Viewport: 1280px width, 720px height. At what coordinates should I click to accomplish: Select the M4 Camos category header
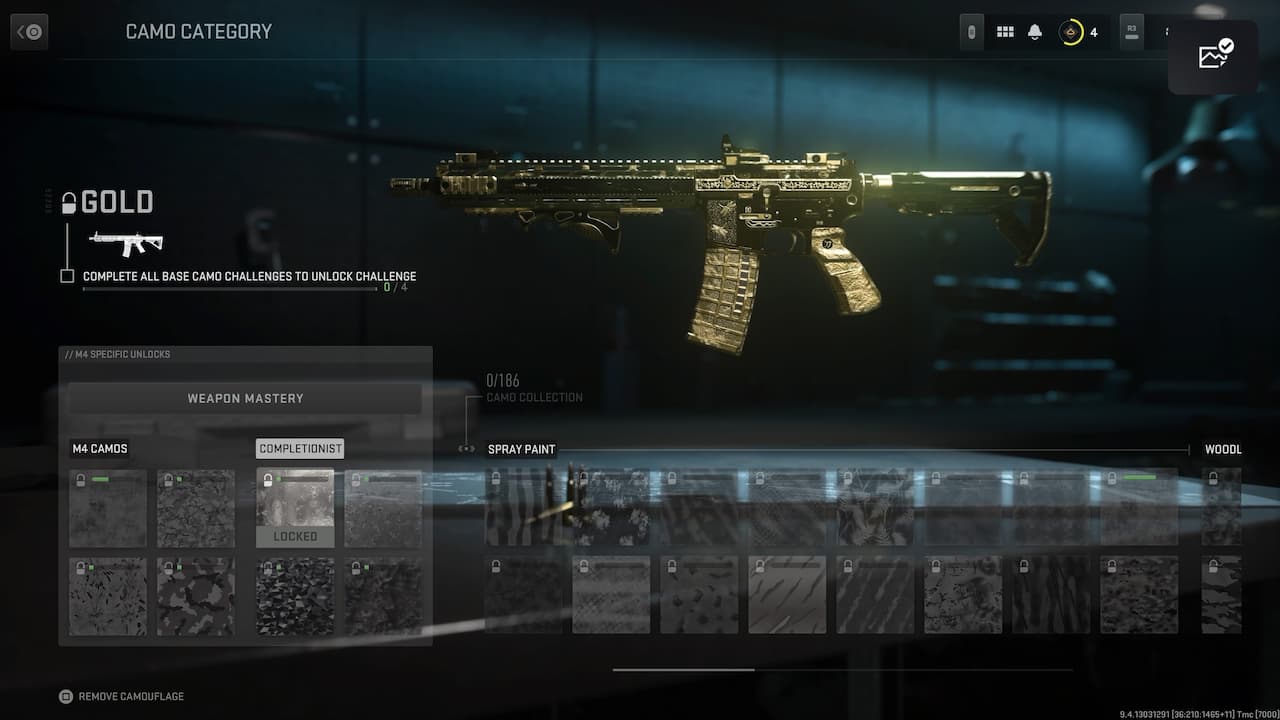tap(100, 449)
